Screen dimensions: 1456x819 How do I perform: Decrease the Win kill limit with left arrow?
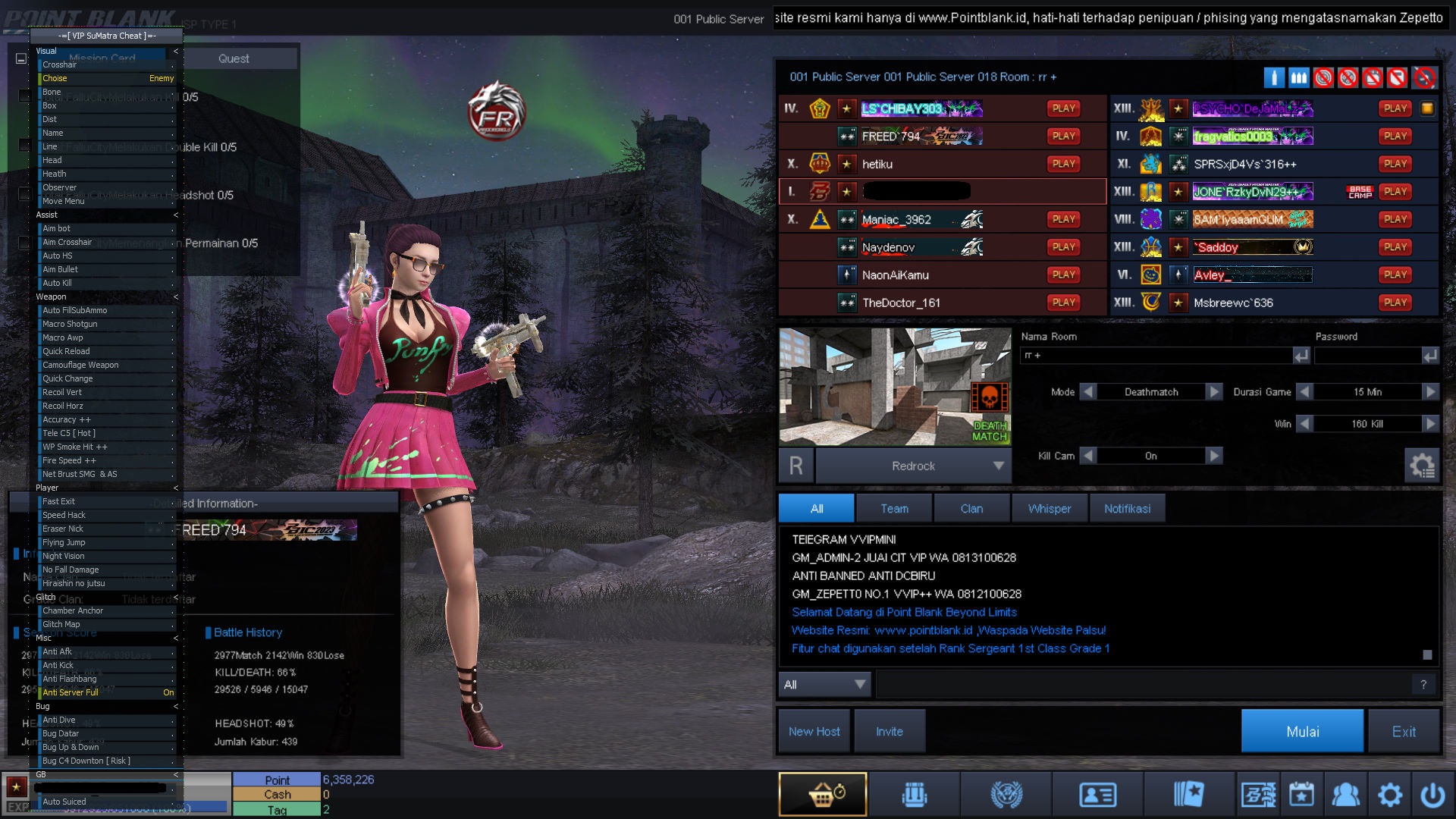1304,424
